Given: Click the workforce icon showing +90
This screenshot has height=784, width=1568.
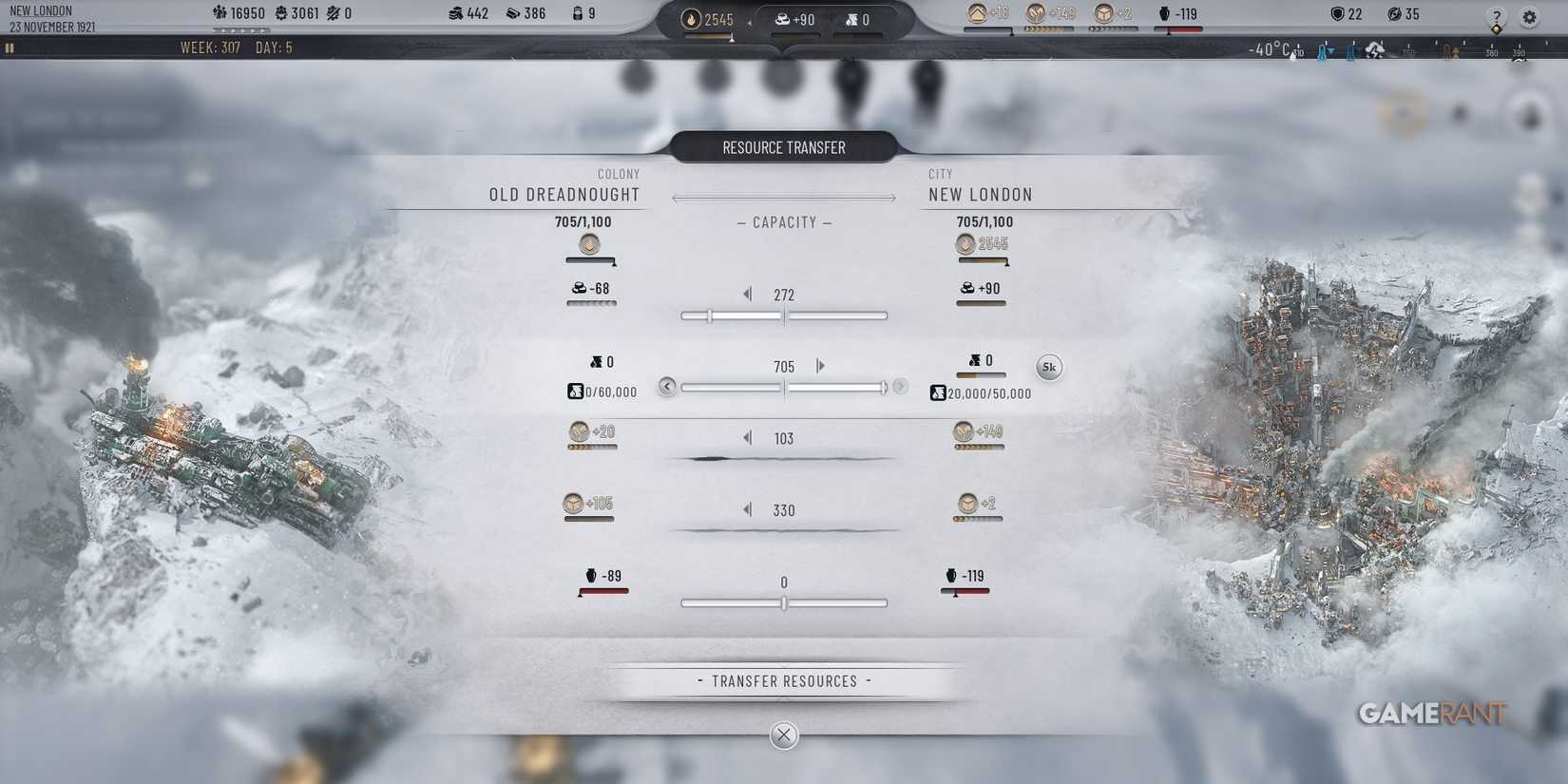Looking at the screenshot, I should click(x=781, y=18).
